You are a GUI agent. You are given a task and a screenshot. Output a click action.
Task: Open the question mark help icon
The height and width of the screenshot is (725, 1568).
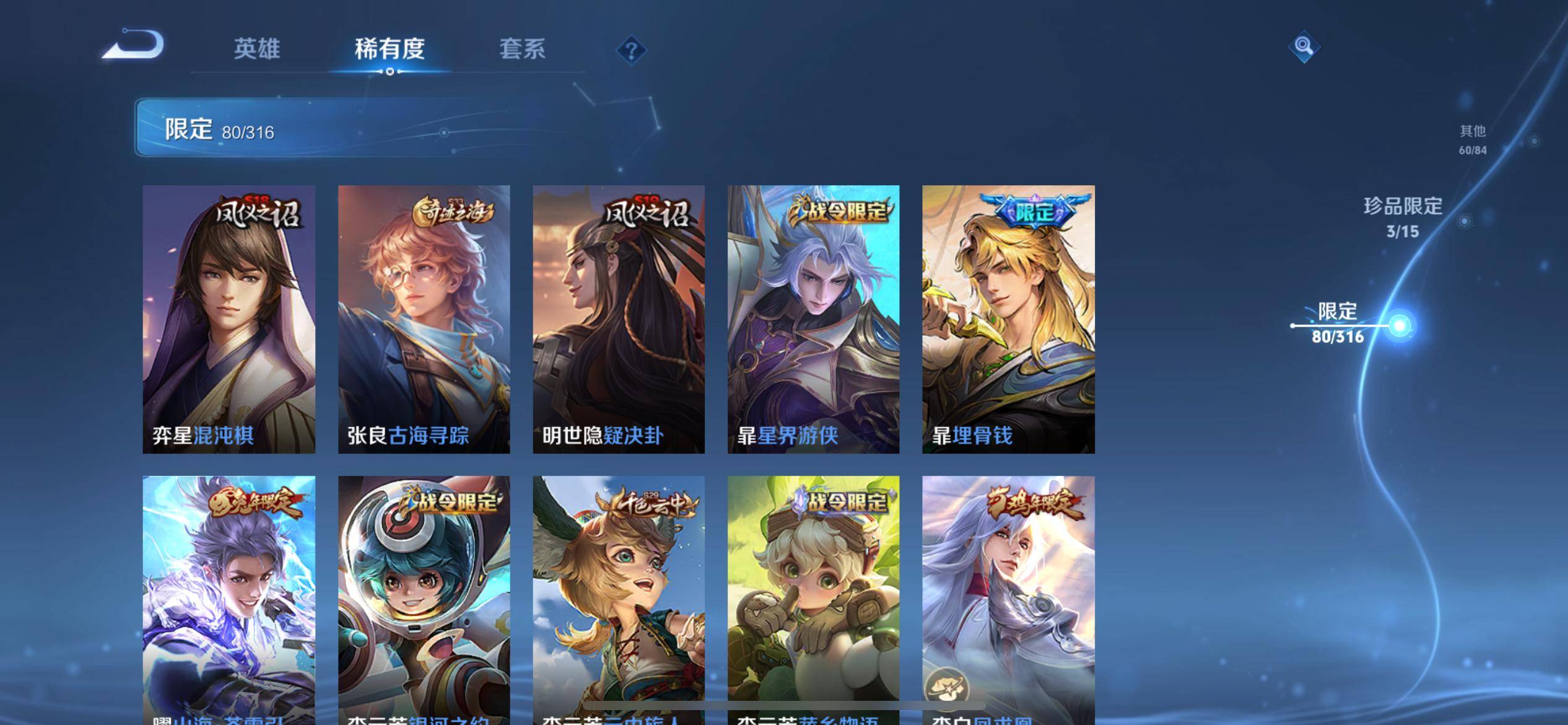631,50
